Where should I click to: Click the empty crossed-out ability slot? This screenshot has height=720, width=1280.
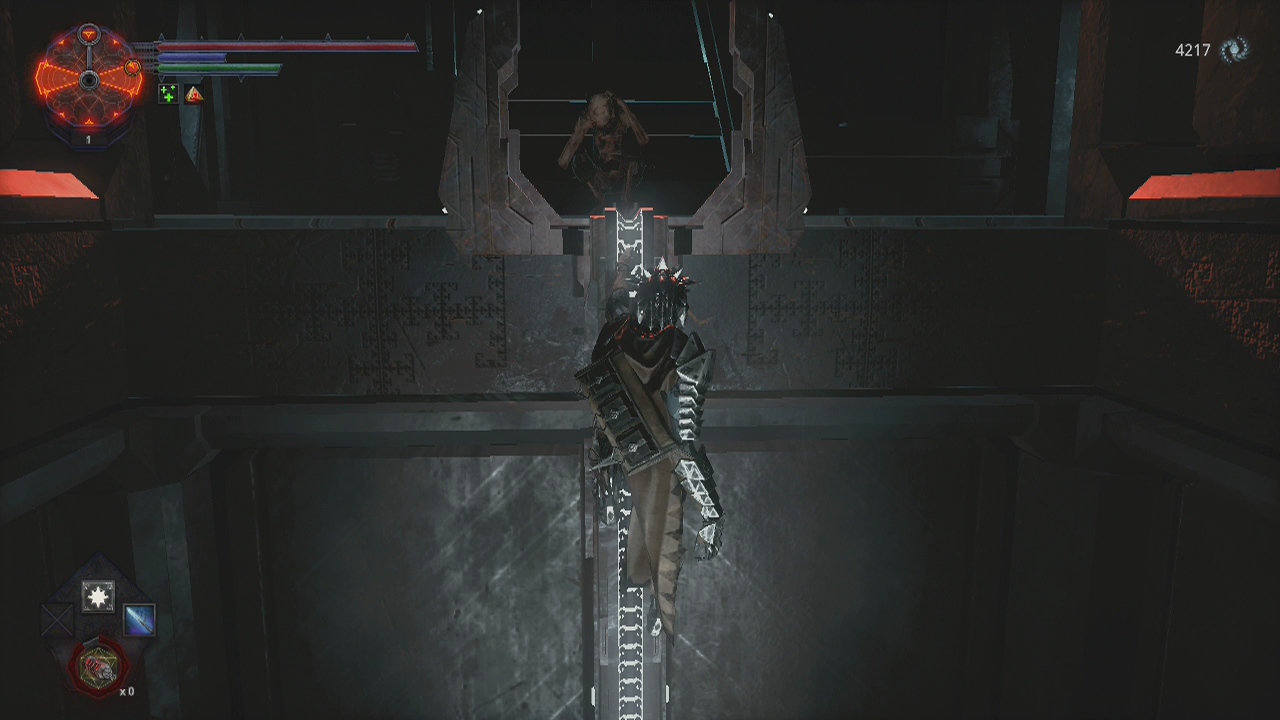tap(56, 619)
